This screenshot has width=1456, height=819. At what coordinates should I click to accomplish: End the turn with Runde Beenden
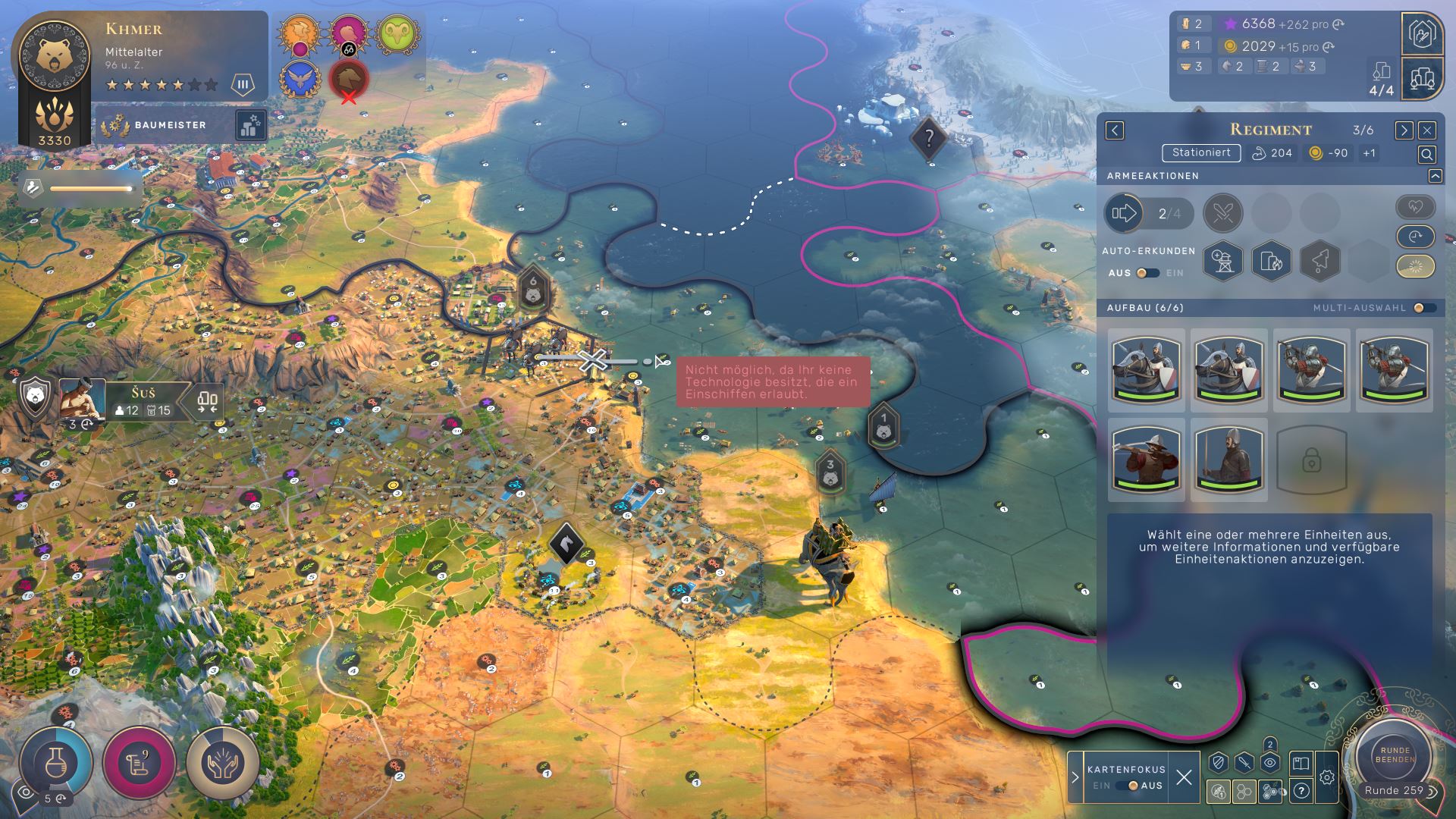1394,754
